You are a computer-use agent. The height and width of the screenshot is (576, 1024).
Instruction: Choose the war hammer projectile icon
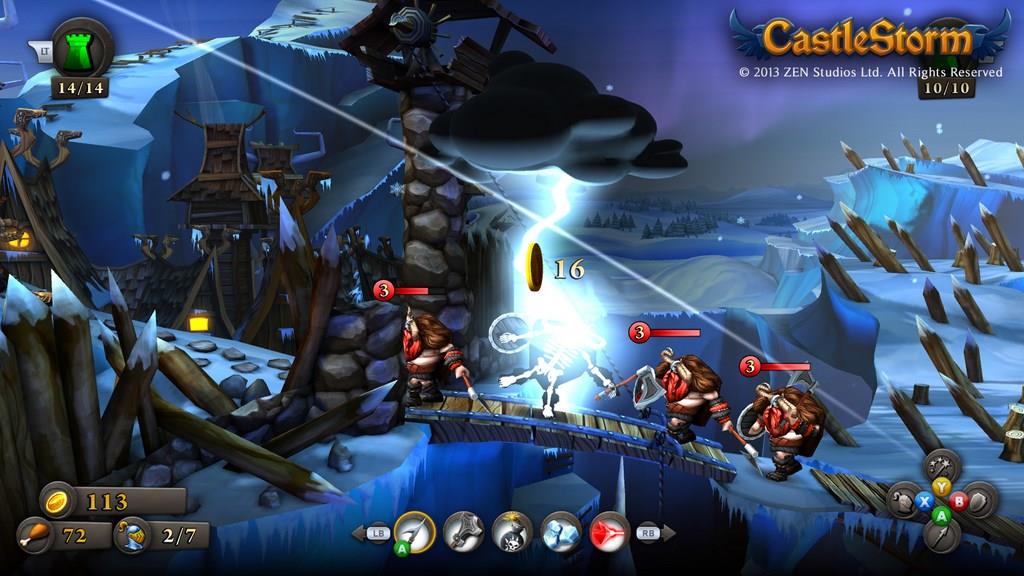463,531
